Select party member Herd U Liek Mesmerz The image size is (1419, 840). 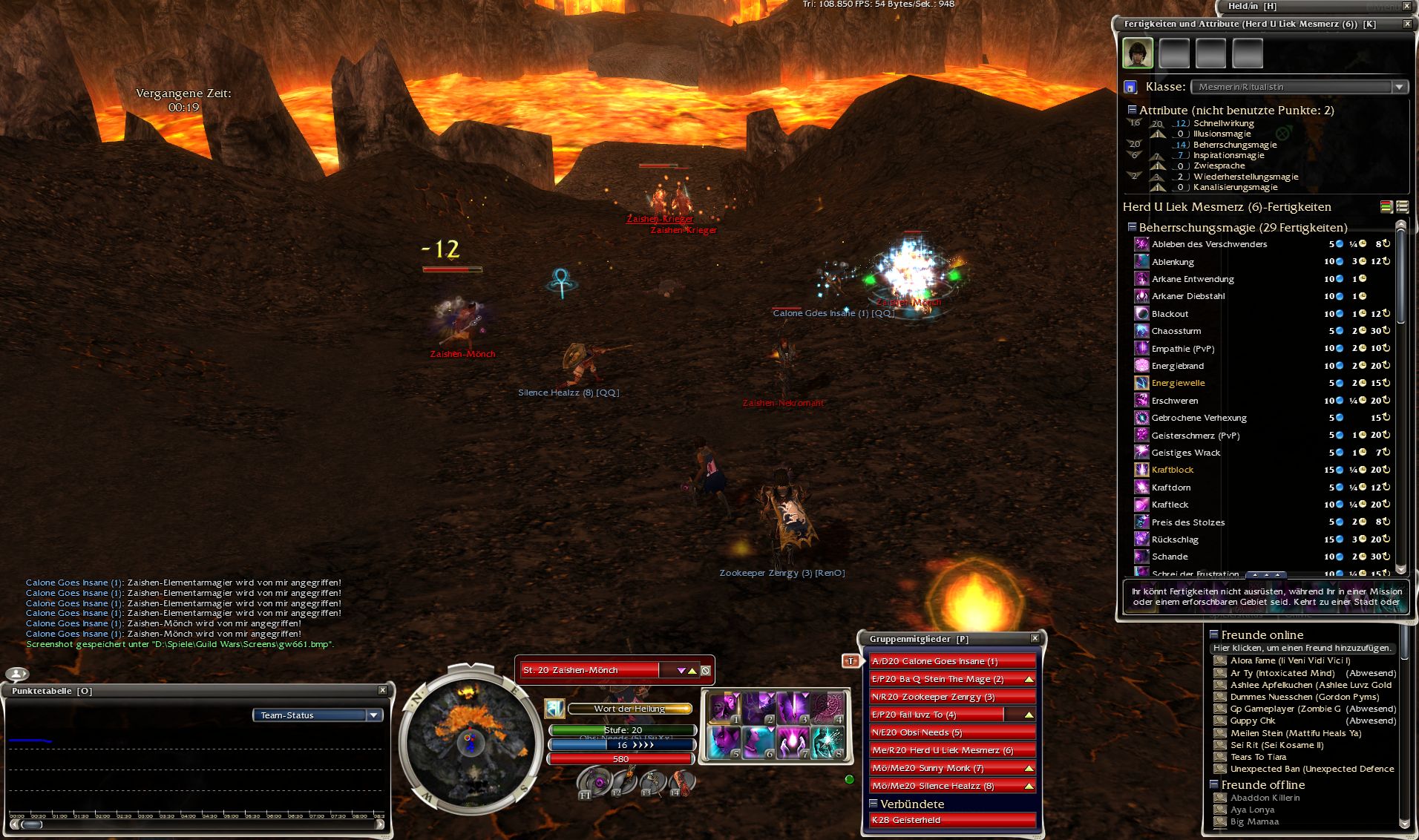point(952,750)
